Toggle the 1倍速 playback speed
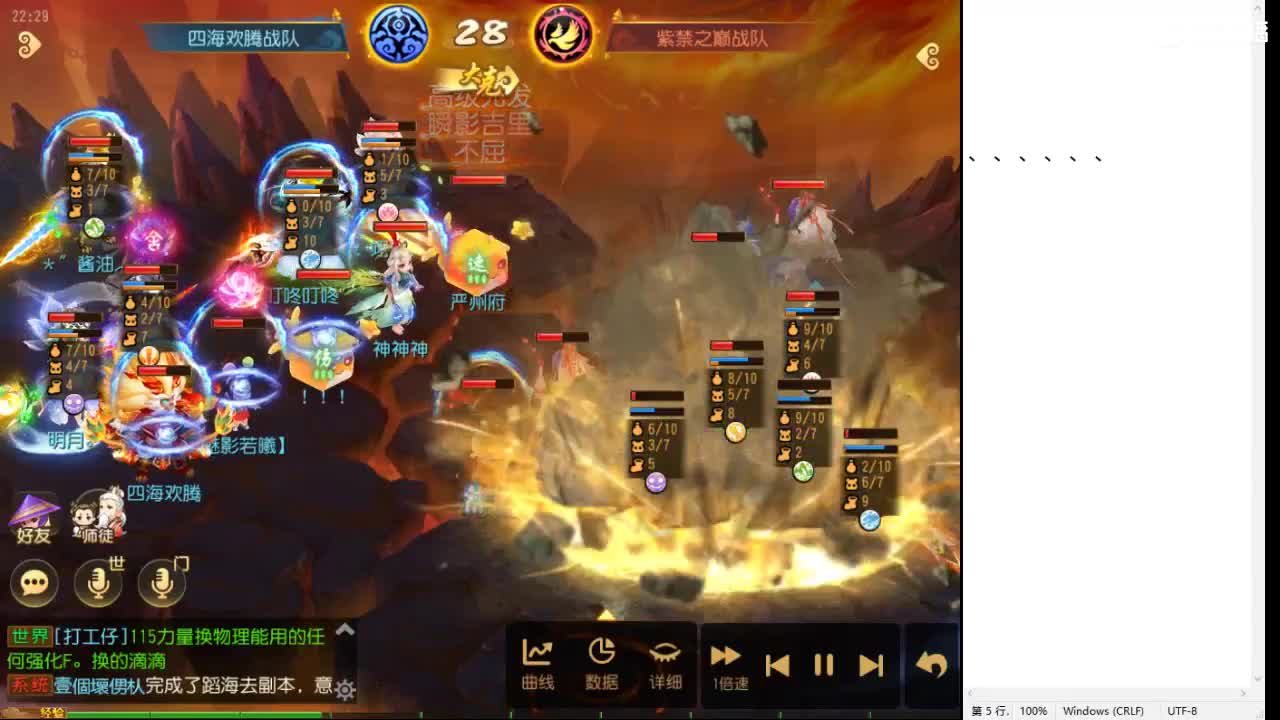Viewport: 1280px width, 720px height. point(726,663)
